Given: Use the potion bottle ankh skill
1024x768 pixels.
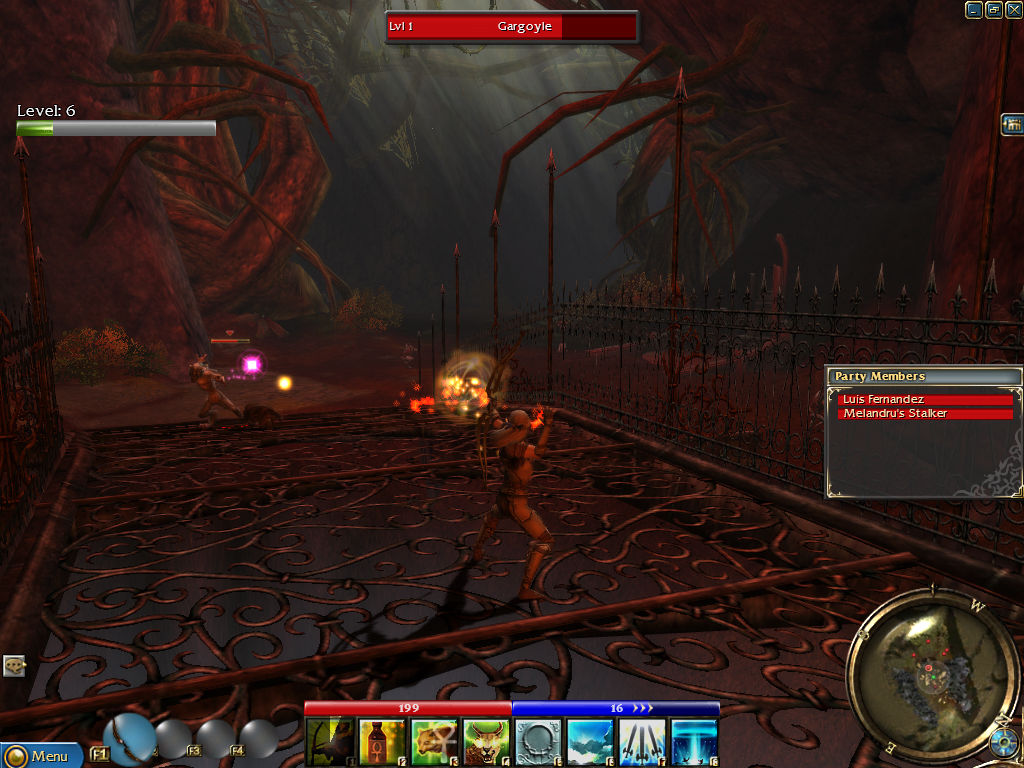Looking at the screenshot, I should coord(382,742).
